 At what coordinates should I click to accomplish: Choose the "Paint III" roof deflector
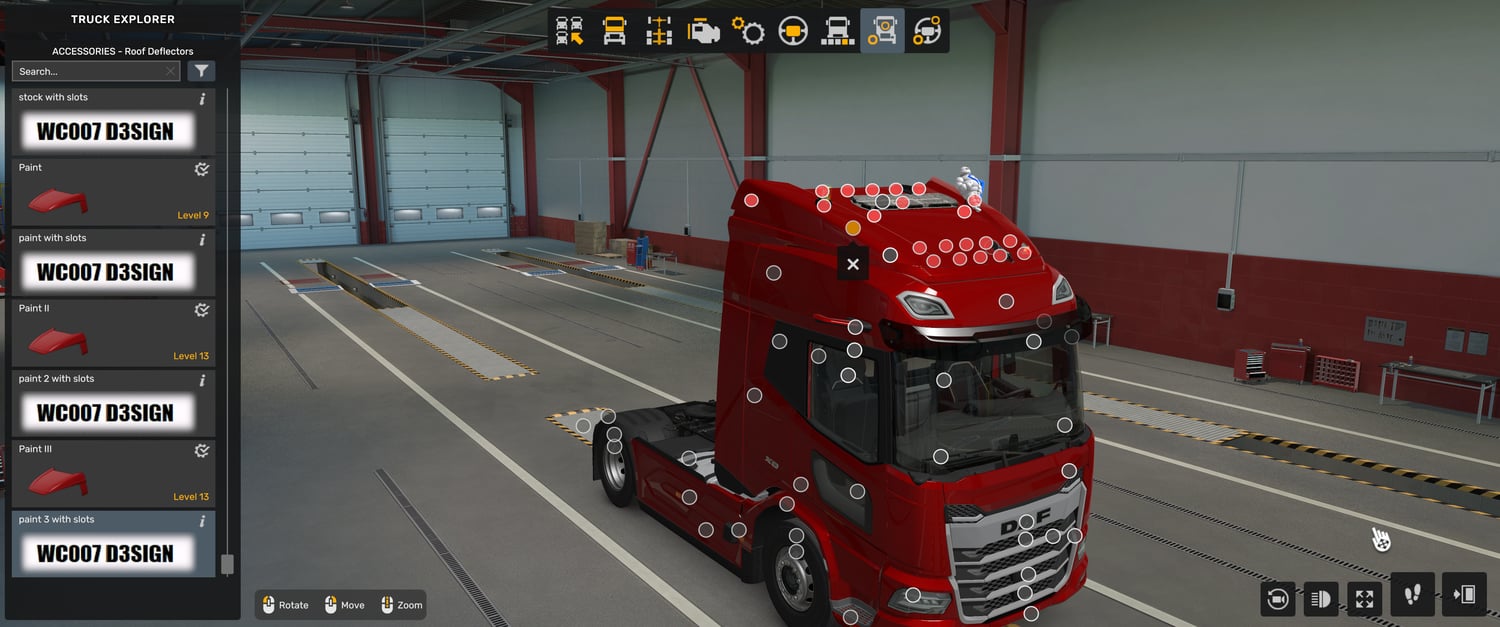pyautogui.click(x=113, y=474)
